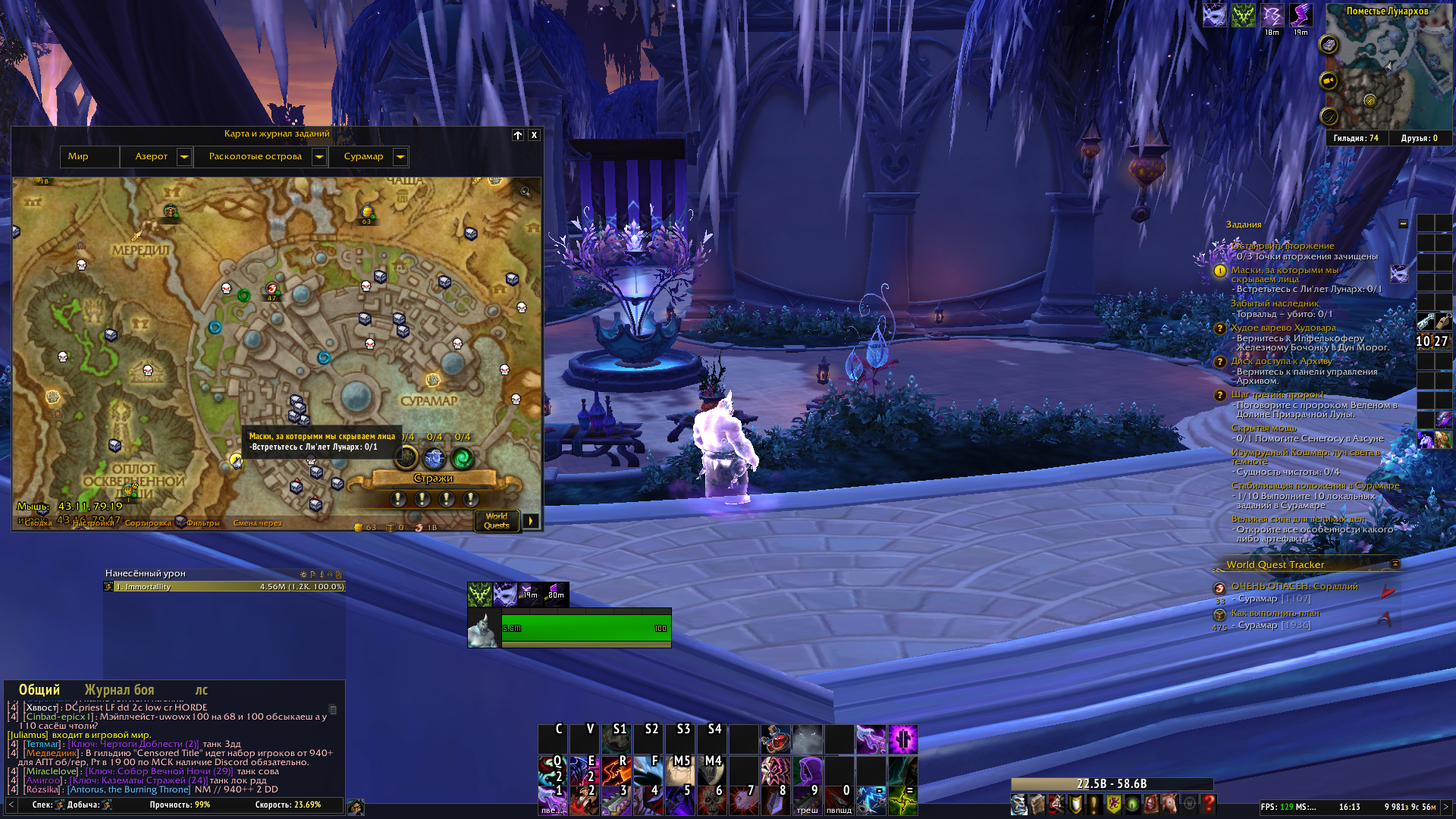Open the mounts collection horse icon

(x=1171, y=804)
